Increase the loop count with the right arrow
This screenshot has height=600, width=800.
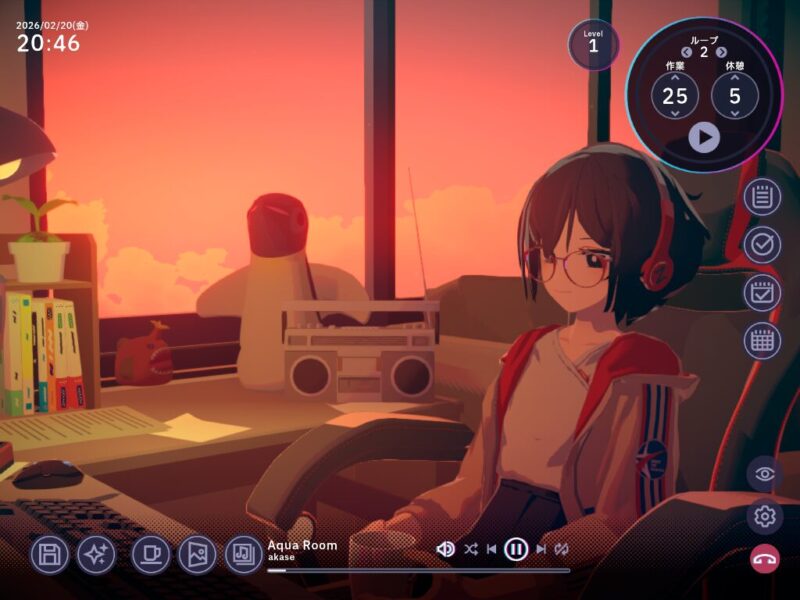pos(721,52)
